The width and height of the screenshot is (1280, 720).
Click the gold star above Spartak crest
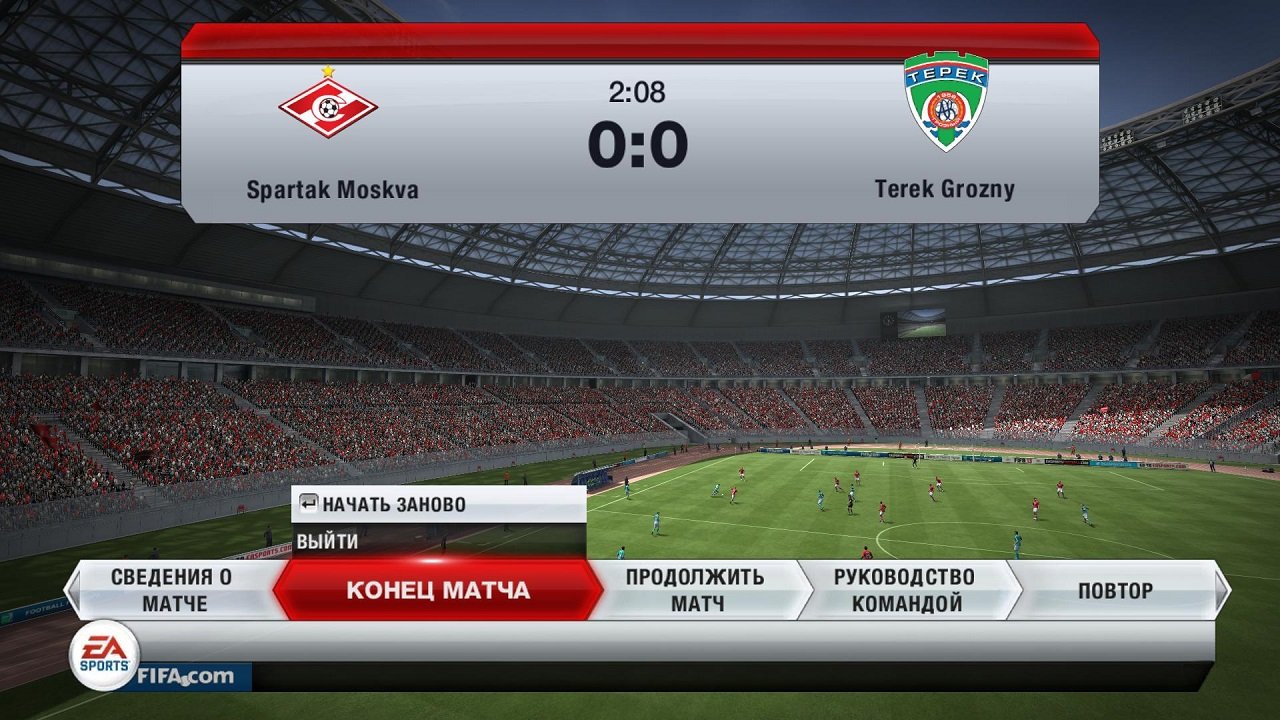pos(328,69)
